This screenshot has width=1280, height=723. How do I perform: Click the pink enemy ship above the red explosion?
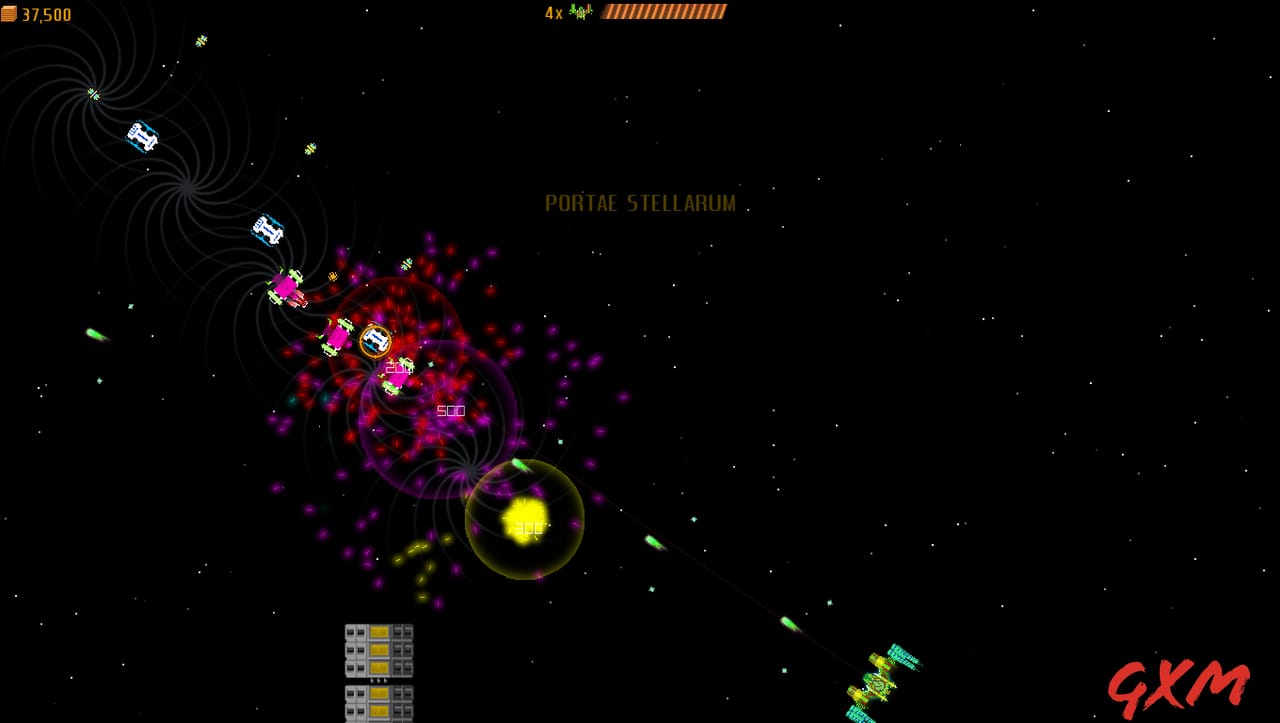(287, 287)
